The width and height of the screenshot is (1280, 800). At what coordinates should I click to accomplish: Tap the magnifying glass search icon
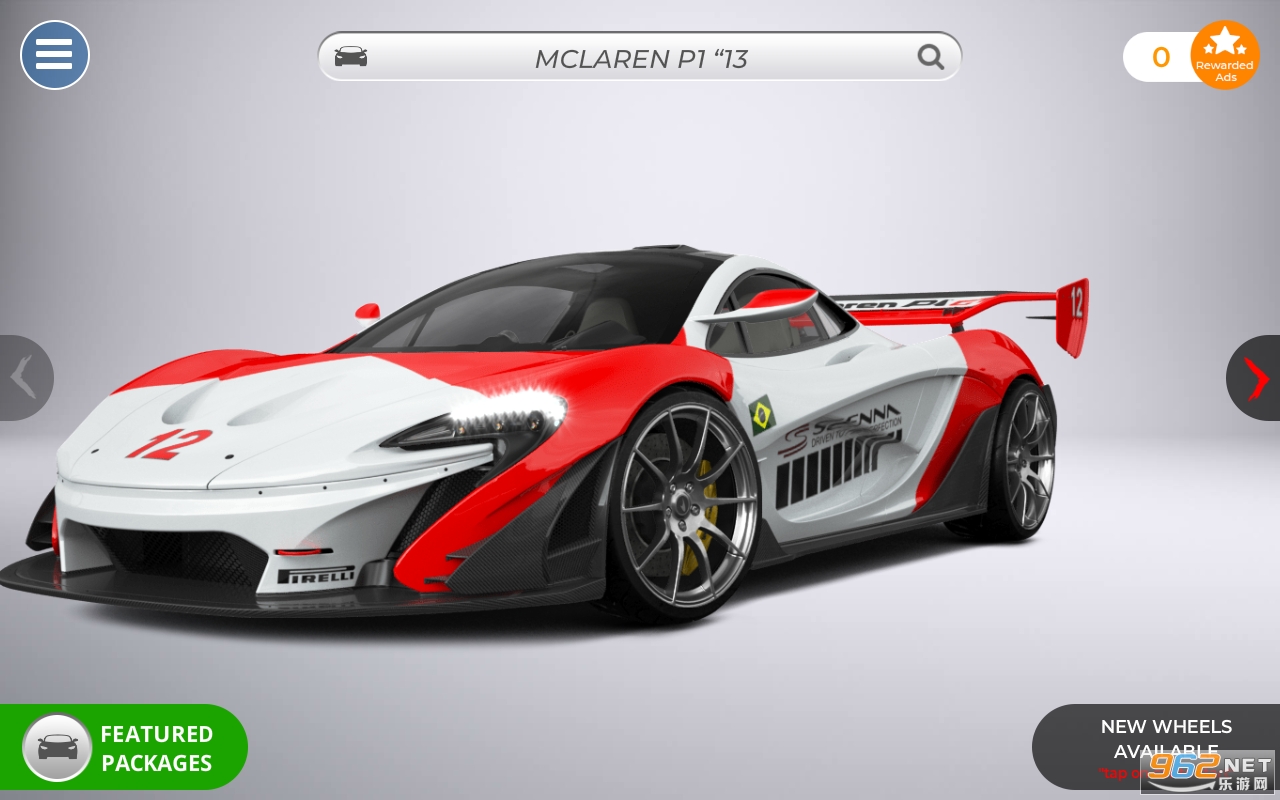[931, 57]
